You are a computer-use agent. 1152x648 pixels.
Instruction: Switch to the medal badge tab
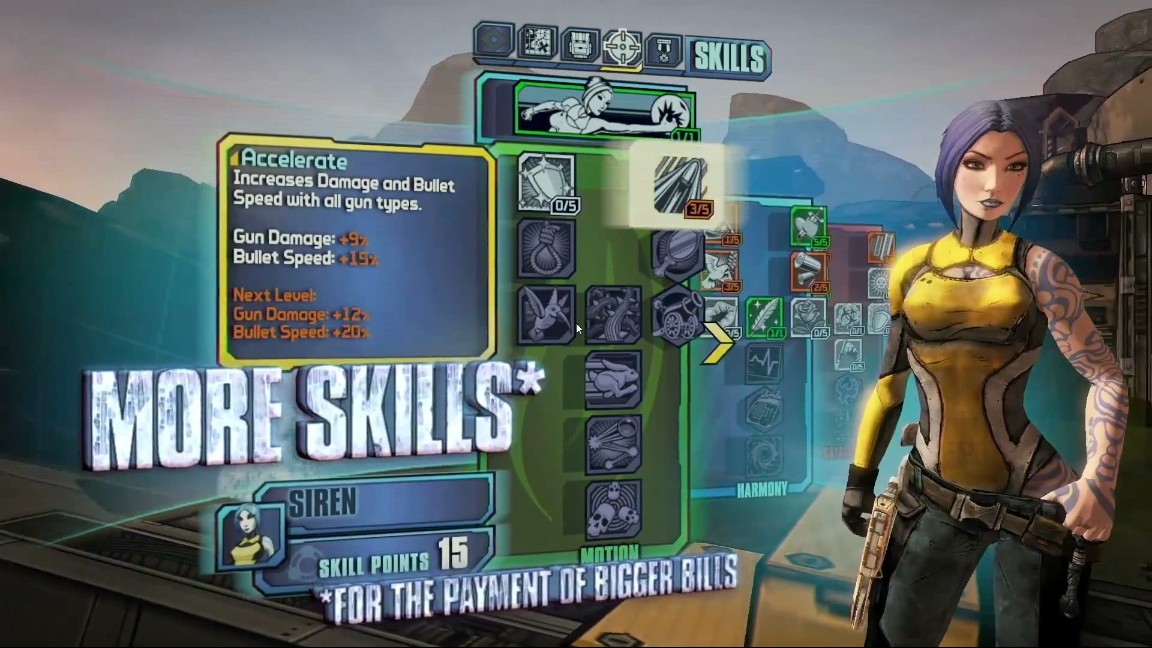(x=663, y=50)
